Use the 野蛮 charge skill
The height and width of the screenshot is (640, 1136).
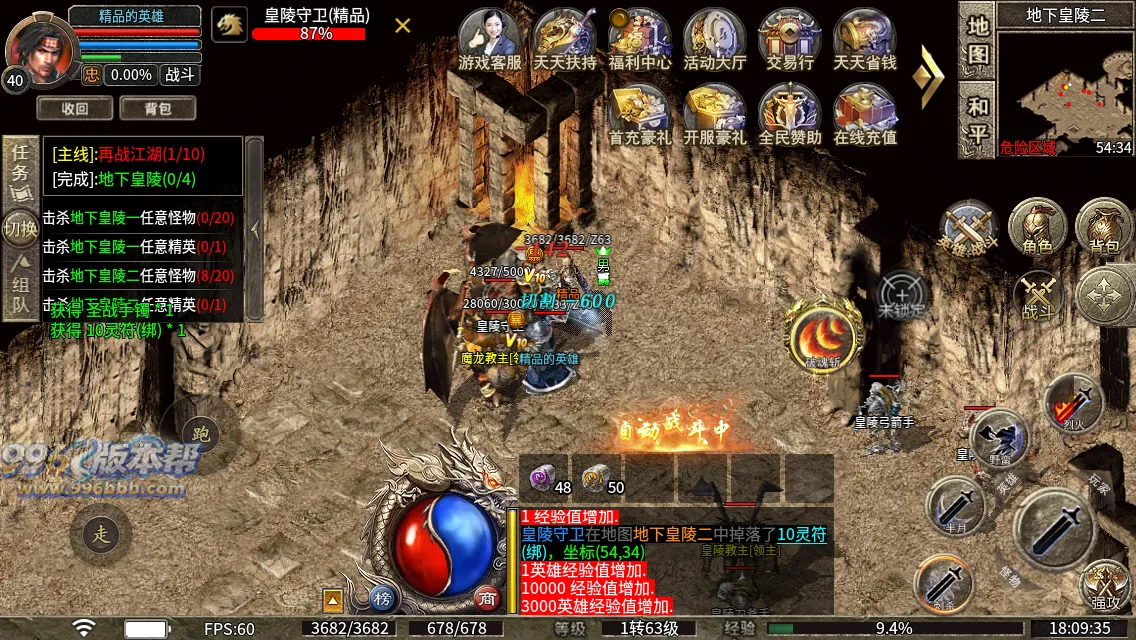[997, 438]
